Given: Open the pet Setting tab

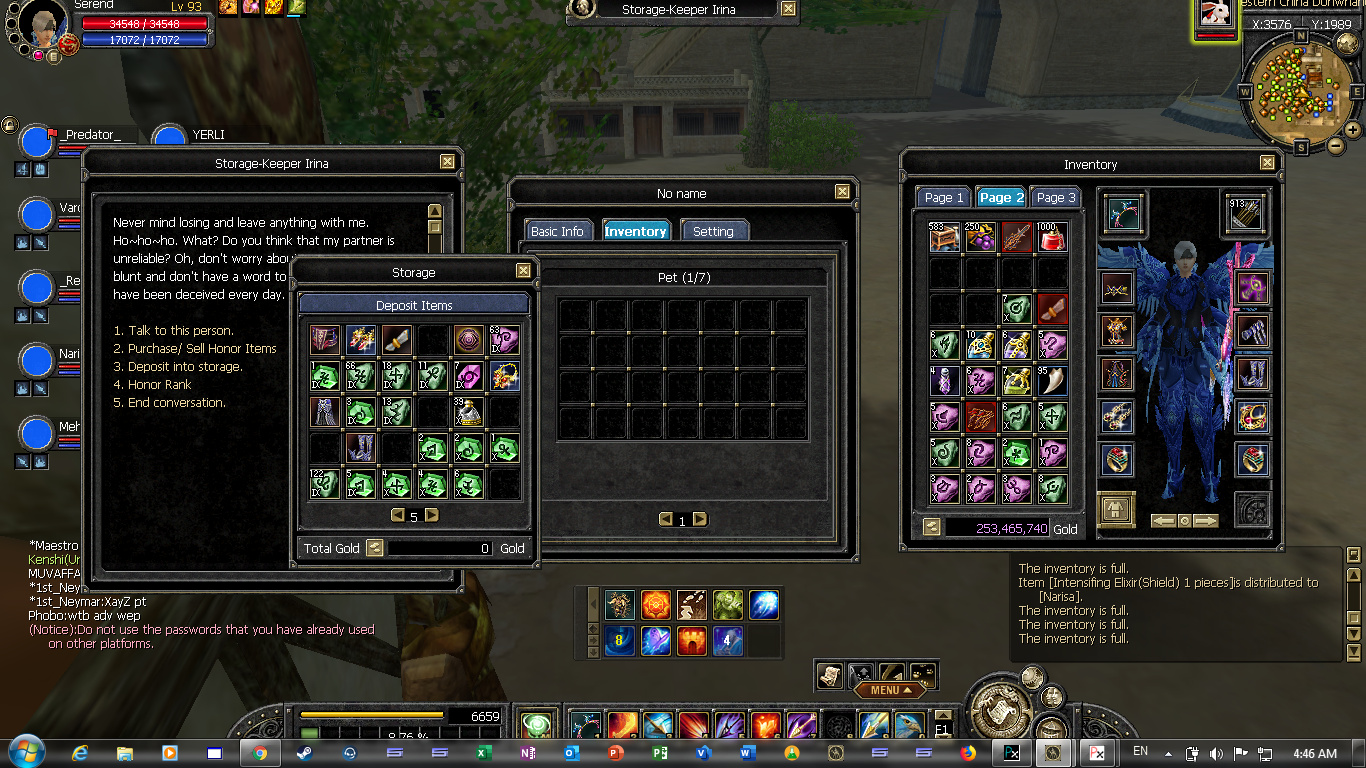Looking at the screenshot, I should coord(713,231).
